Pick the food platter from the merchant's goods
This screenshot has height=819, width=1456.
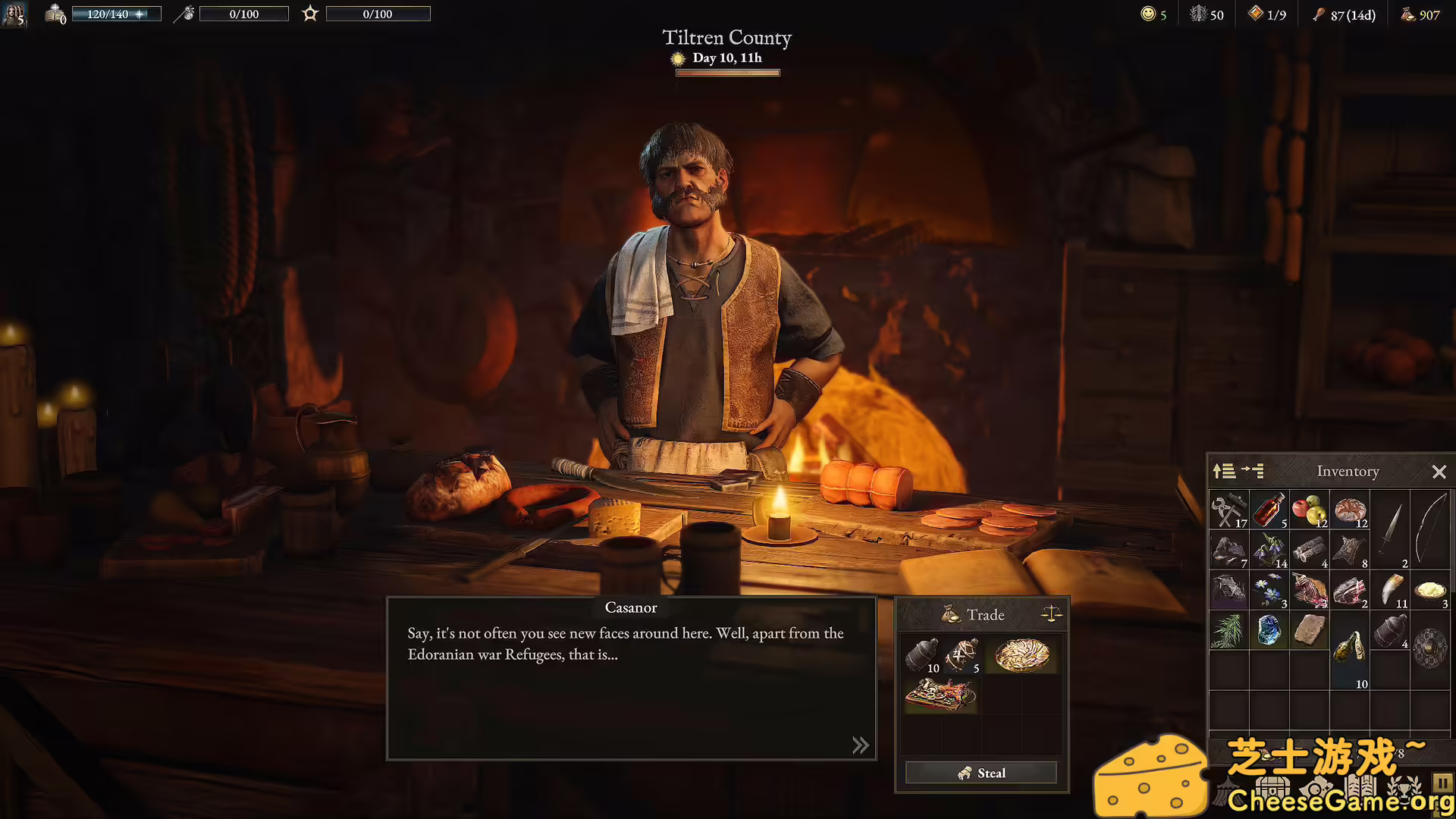tap(940, 695)
